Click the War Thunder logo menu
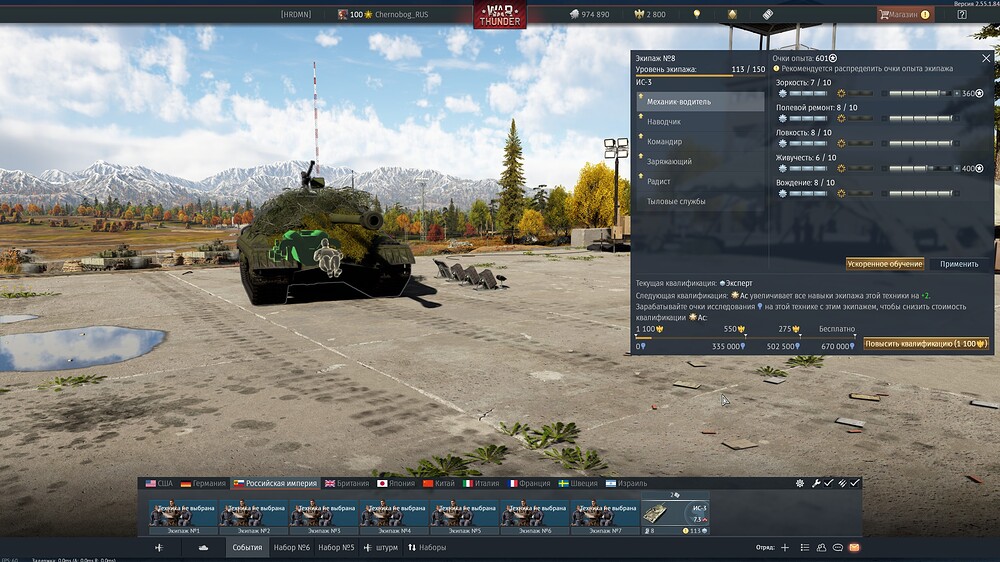This screenshot has width=1000, height=562. 500,14
